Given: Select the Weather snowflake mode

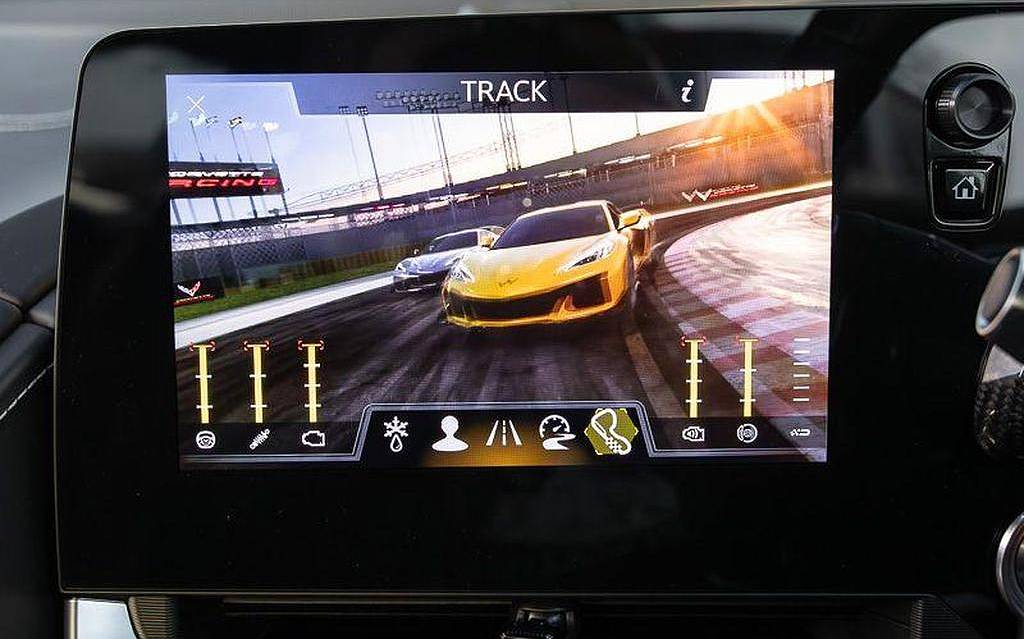Looking at the screenshot, I should [395, 432].
